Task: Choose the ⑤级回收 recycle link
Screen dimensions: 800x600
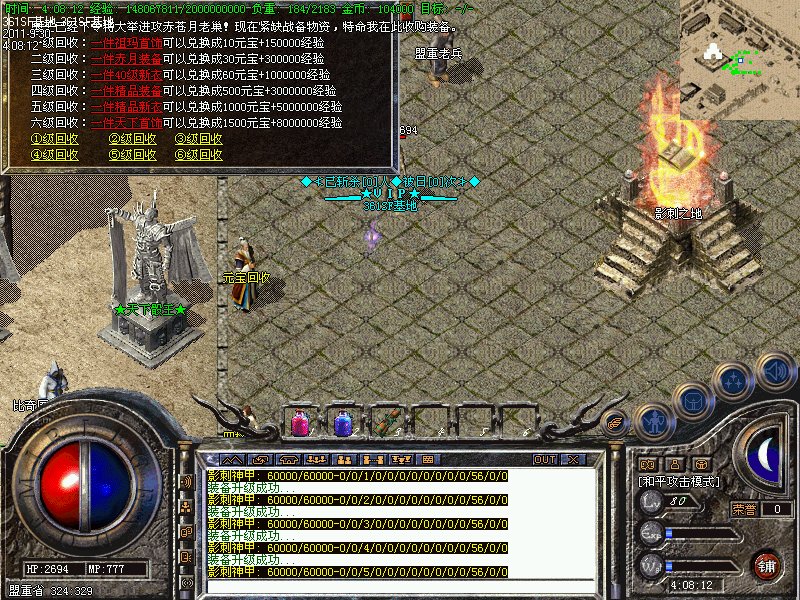Action: click(133, 155)
